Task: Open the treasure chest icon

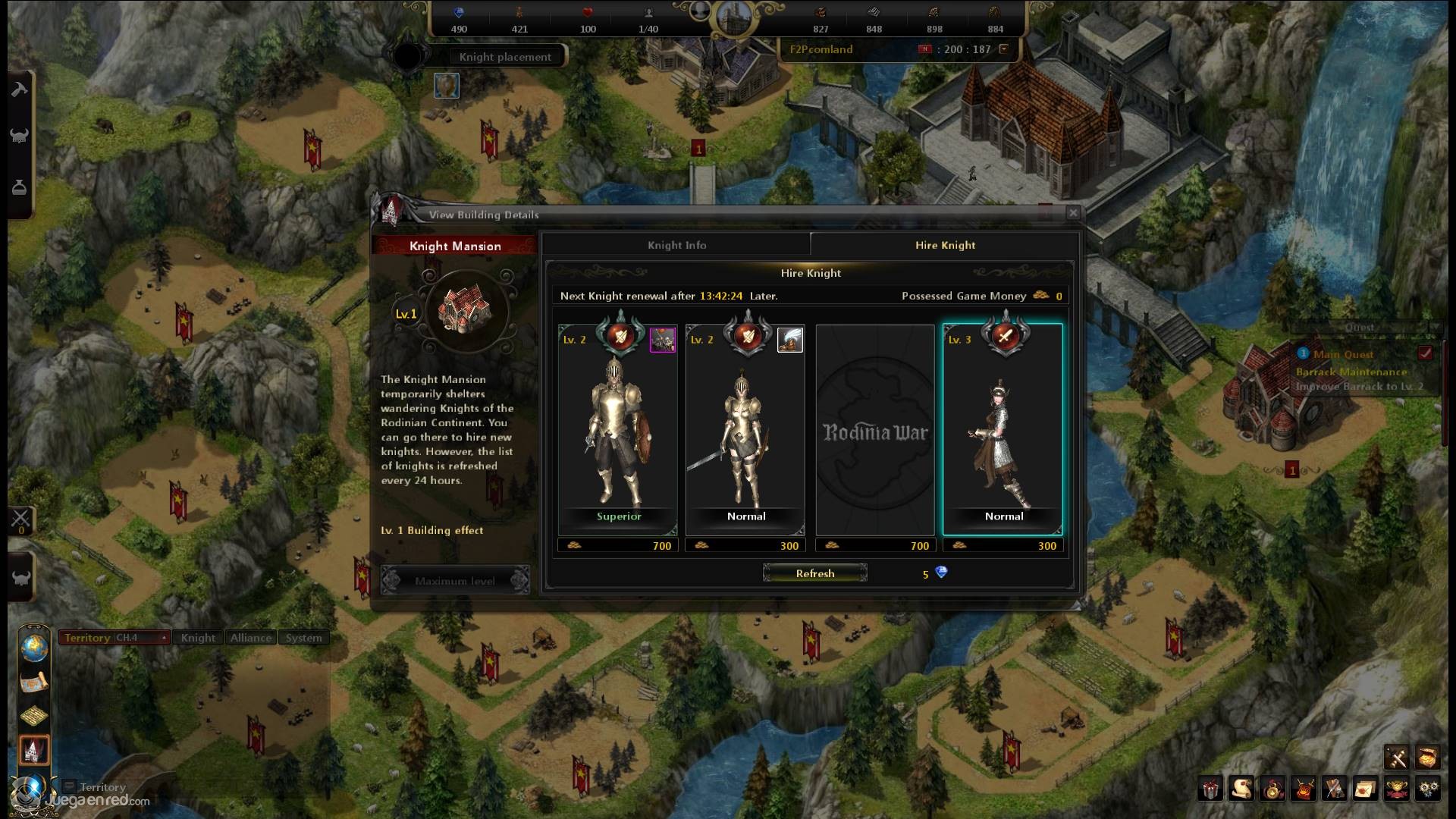Action: coord(1427,757)
